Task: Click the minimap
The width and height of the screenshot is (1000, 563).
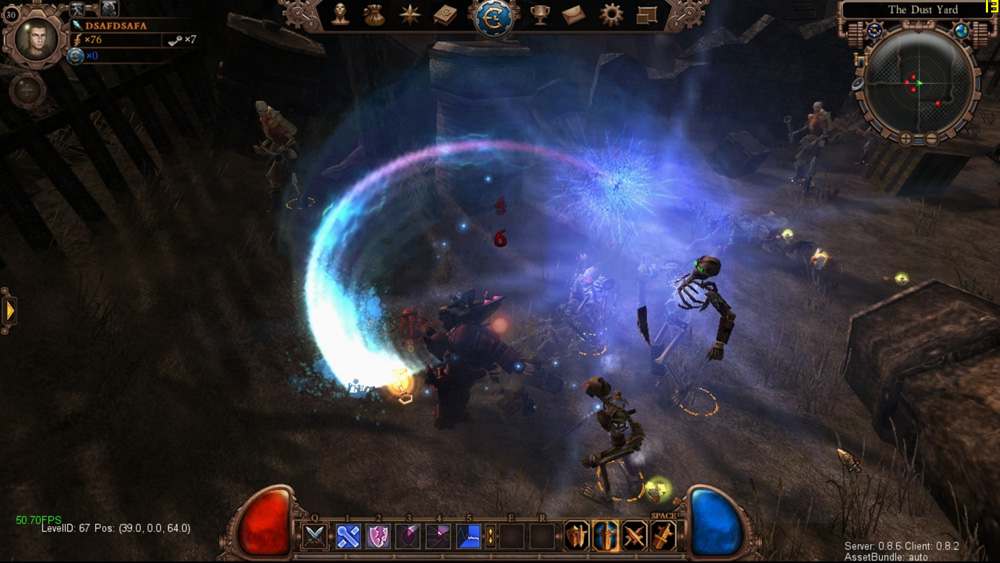Action: pos(918,82)
